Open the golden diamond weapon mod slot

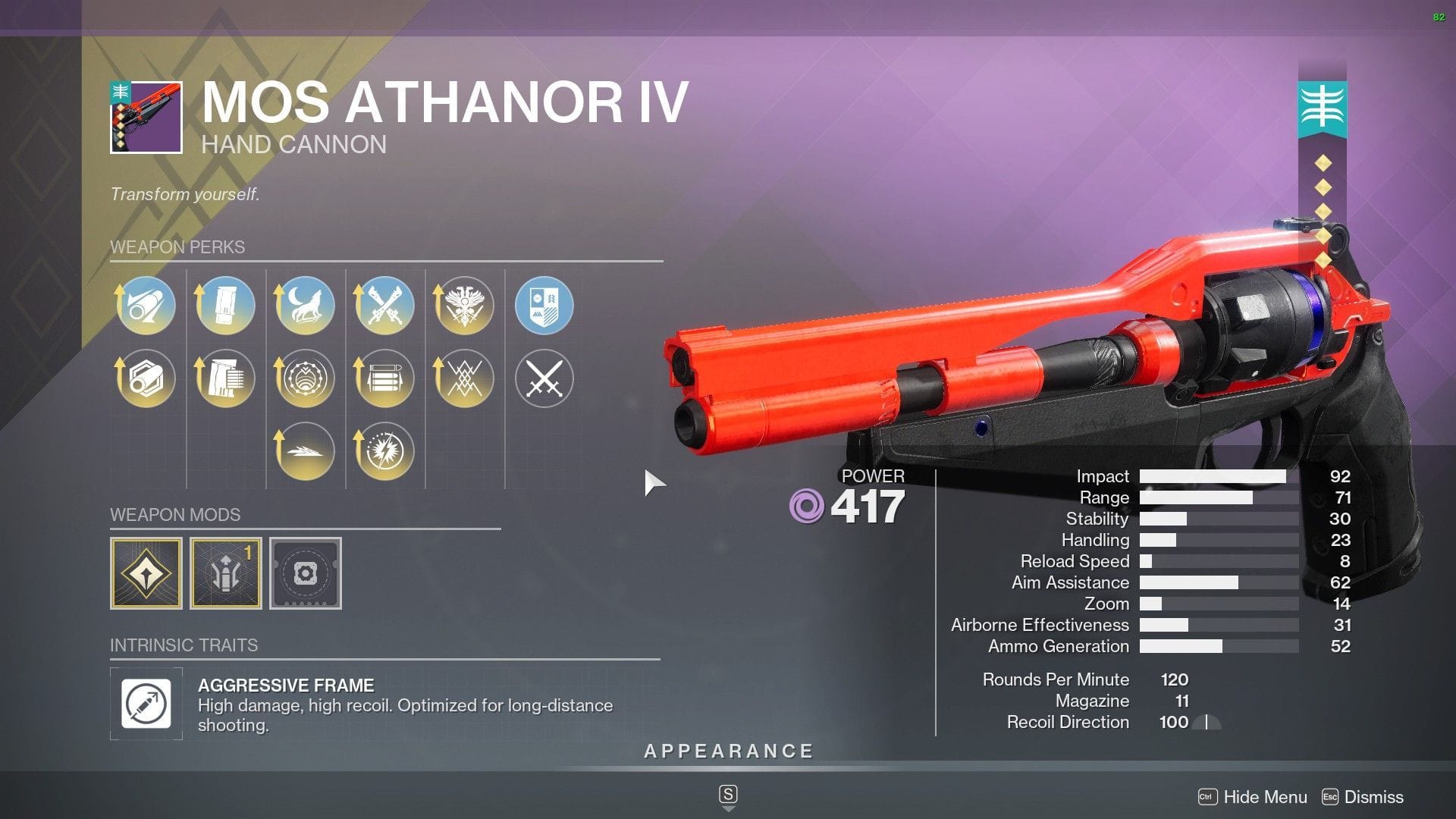point(146,573)
